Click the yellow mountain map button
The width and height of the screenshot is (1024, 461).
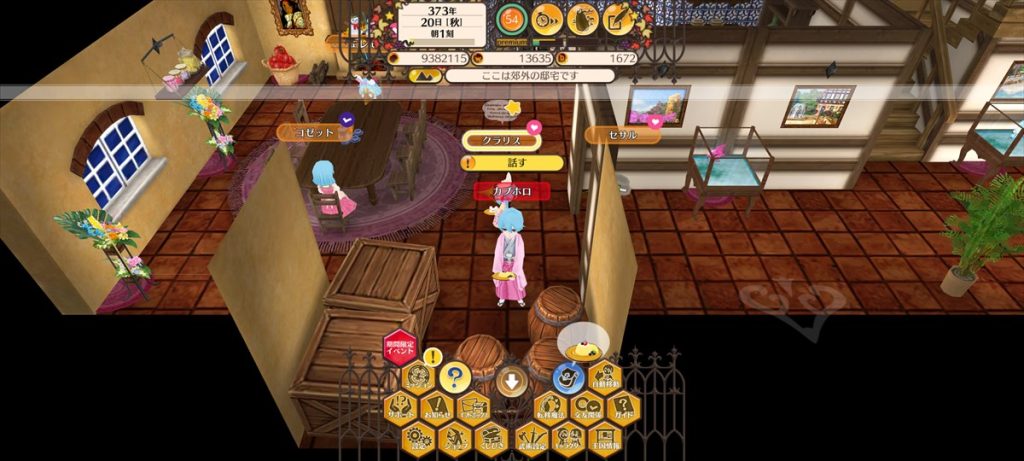click(x=427, y=75)
